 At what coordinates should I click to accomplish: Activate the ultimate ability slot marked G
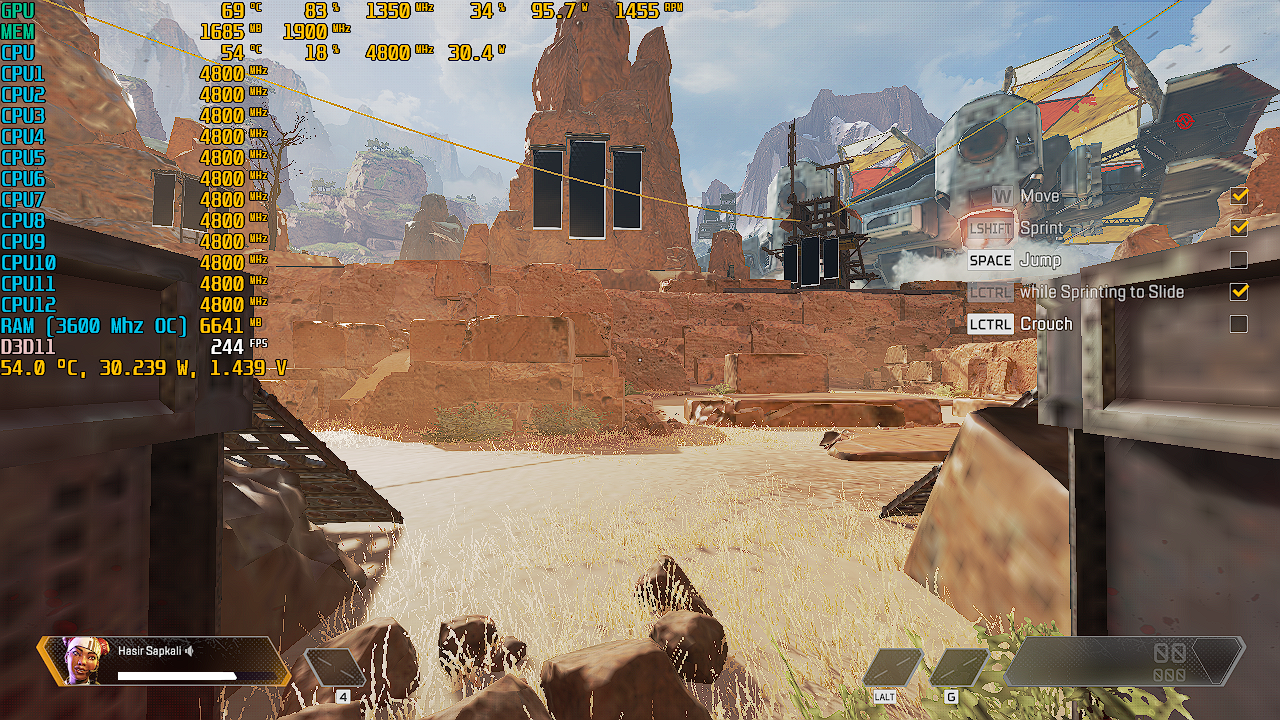pos(958,667)
